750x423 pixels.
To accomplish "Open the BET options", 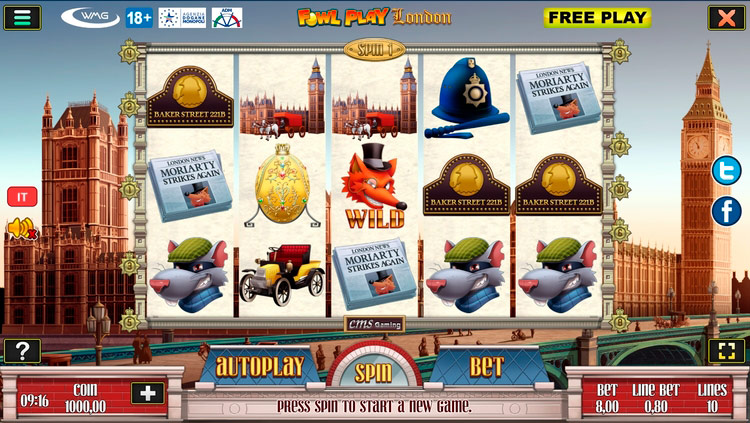I will [x=486, y=366].
